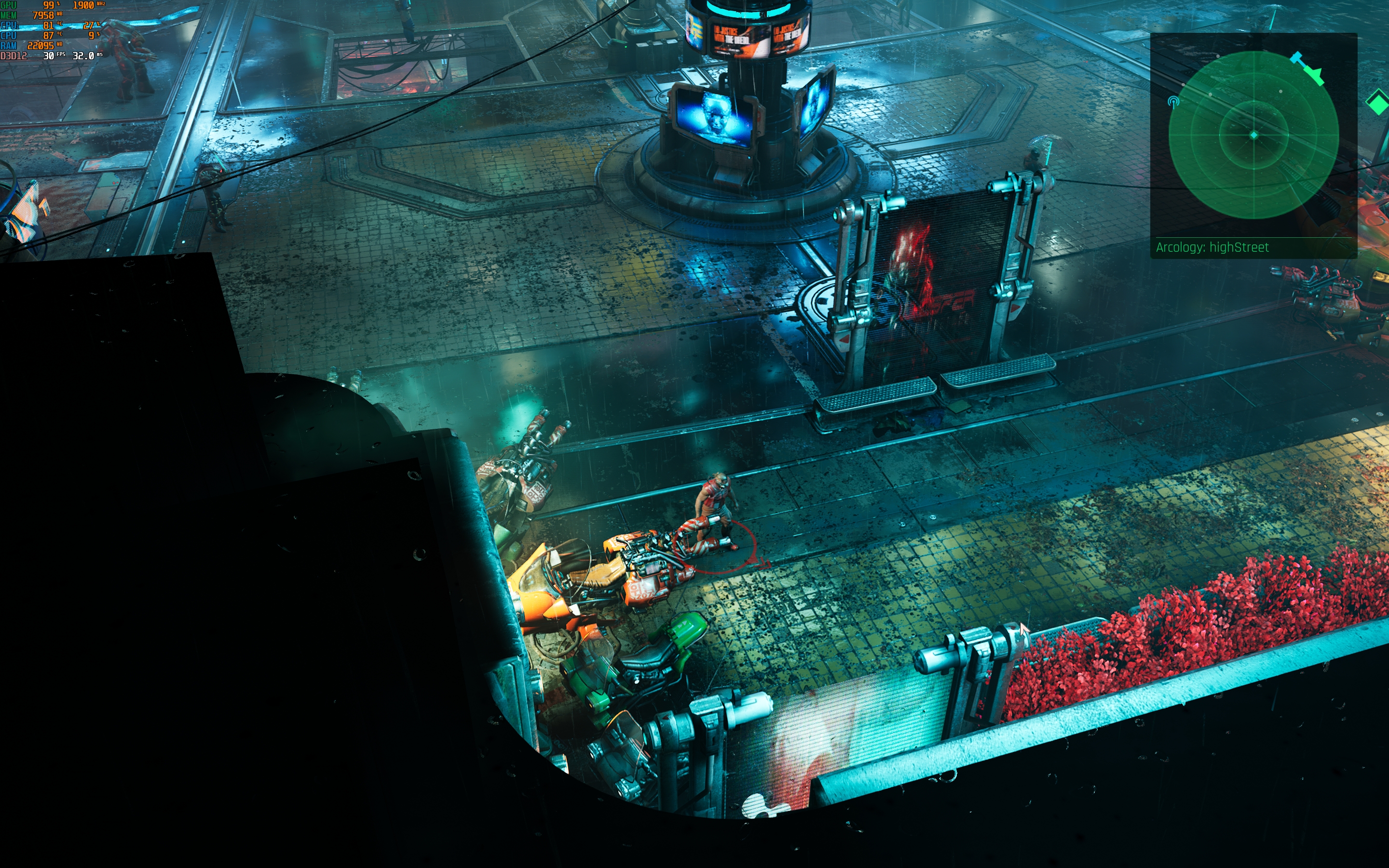This screenshot has height=868, width=1389.
Task: Click the green radar minimap
Action: tap(1253, 135)
